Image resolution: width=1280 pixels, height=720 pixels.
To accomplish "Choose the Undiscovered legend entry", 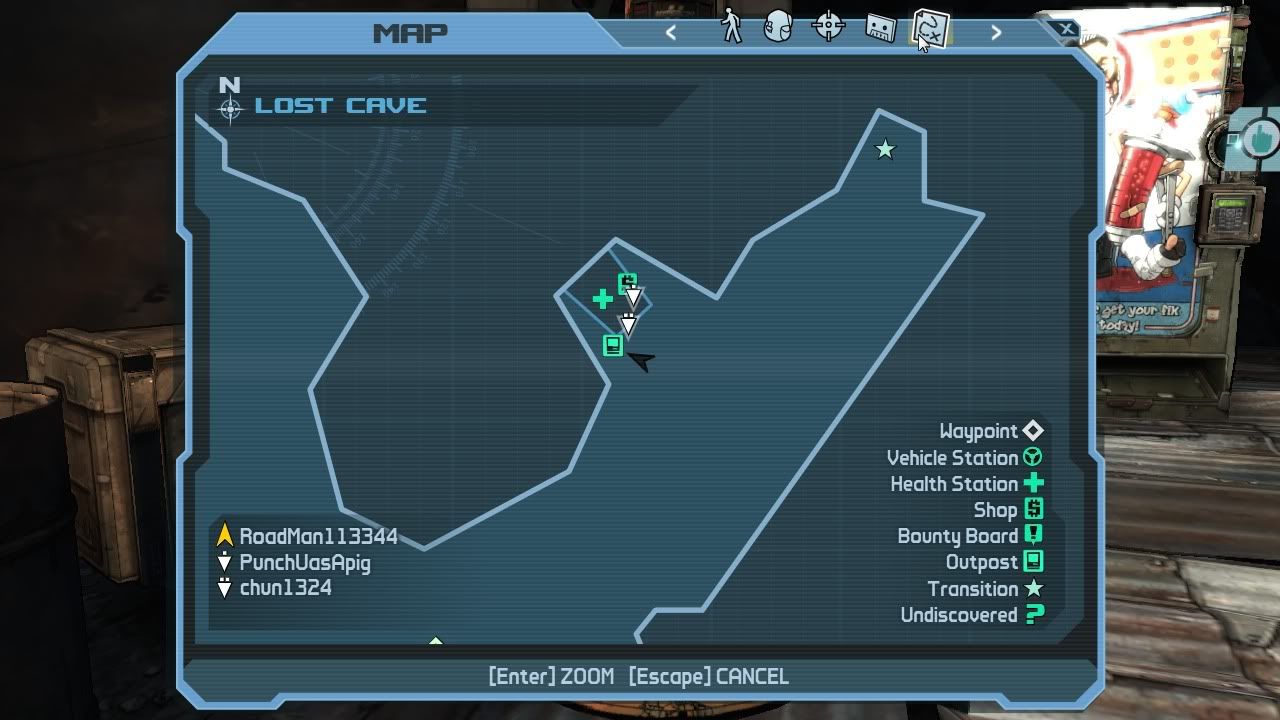I will tap(971, 615).
